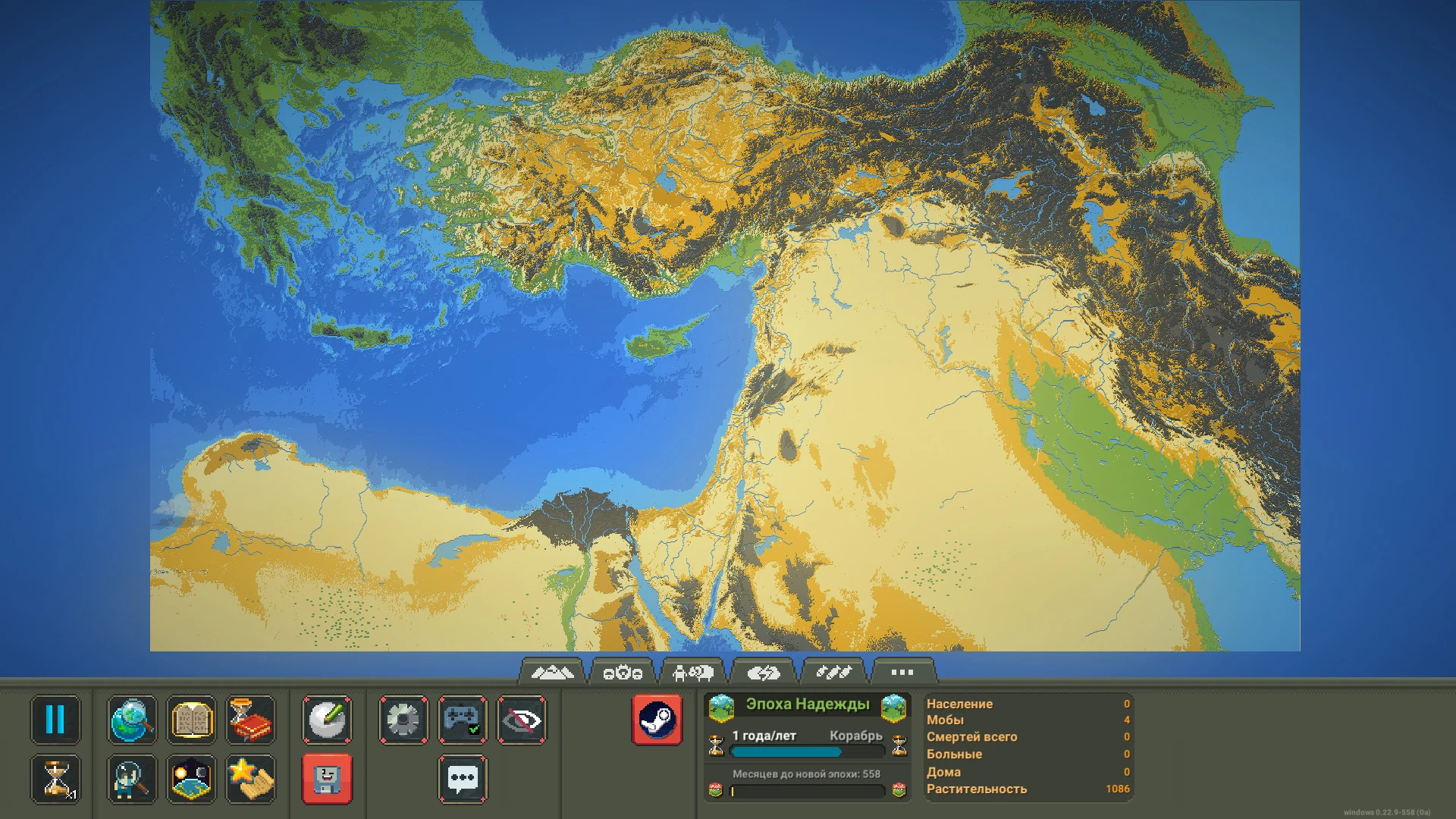This screenshot has width=1456, height=819.
Task: Open achievements via the star scroll icon
Action: (x=251, y=779)
